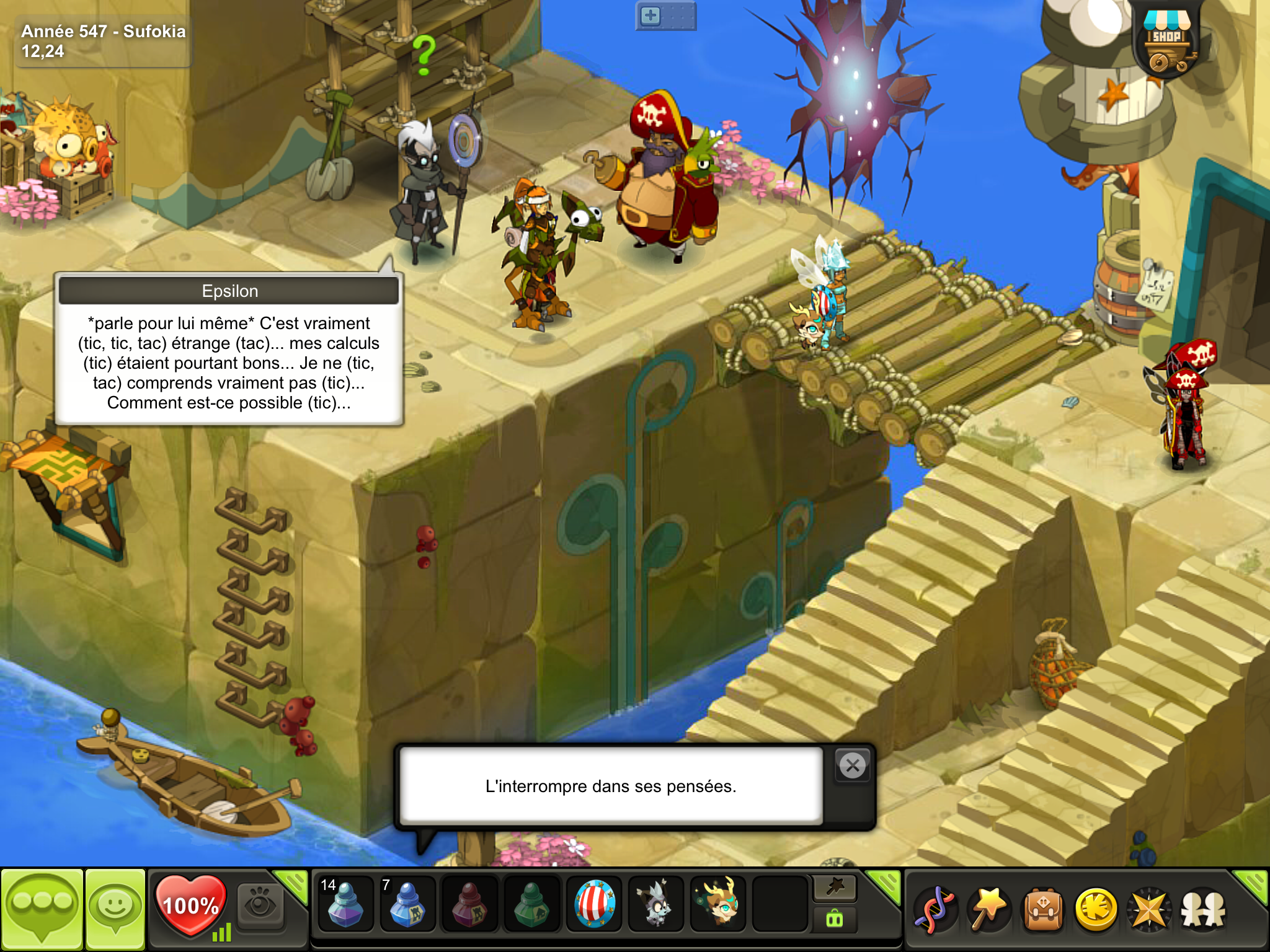Open the chat speech-bubble button

click(x=42, y=909)
